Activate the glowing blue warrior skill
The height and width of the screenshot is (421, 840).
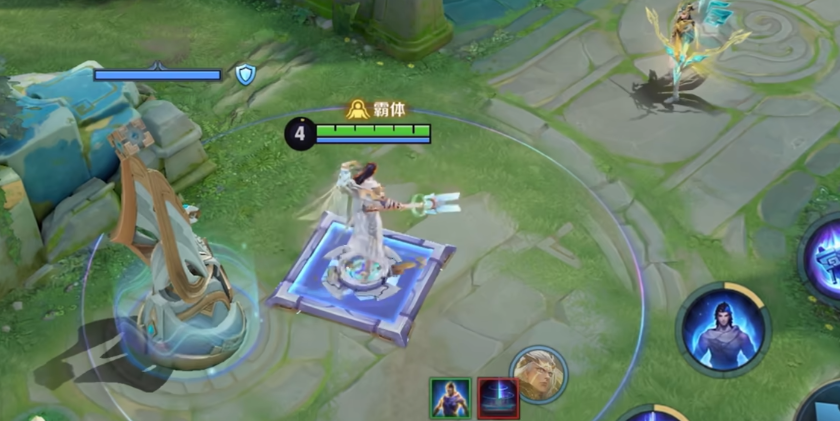(722, 330)
